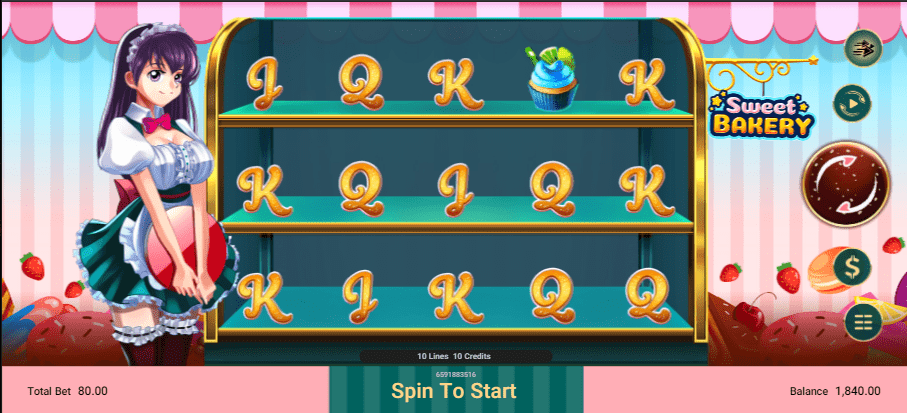Open the bet settings dollar icon
The width and height of the screenshot is (907, 413).
click(x=853, y=266)
